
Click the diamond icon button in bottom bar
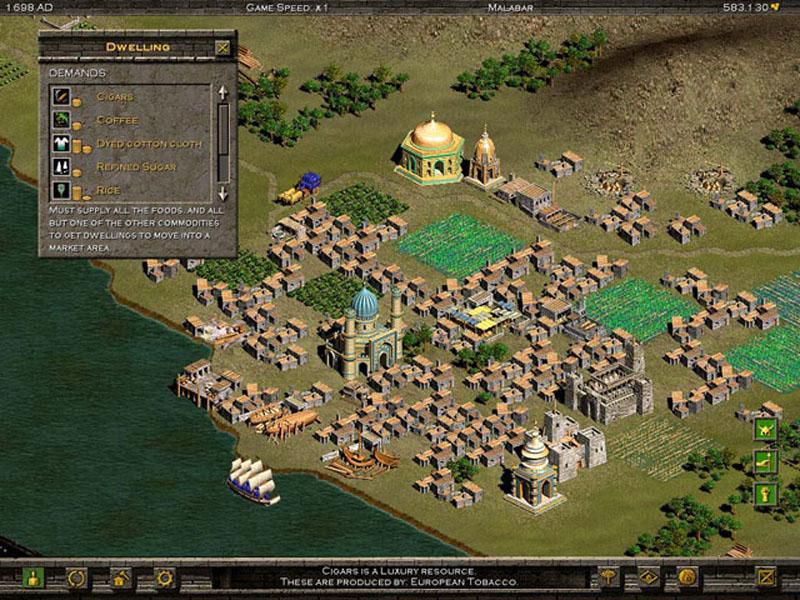[x=647, y=577]
